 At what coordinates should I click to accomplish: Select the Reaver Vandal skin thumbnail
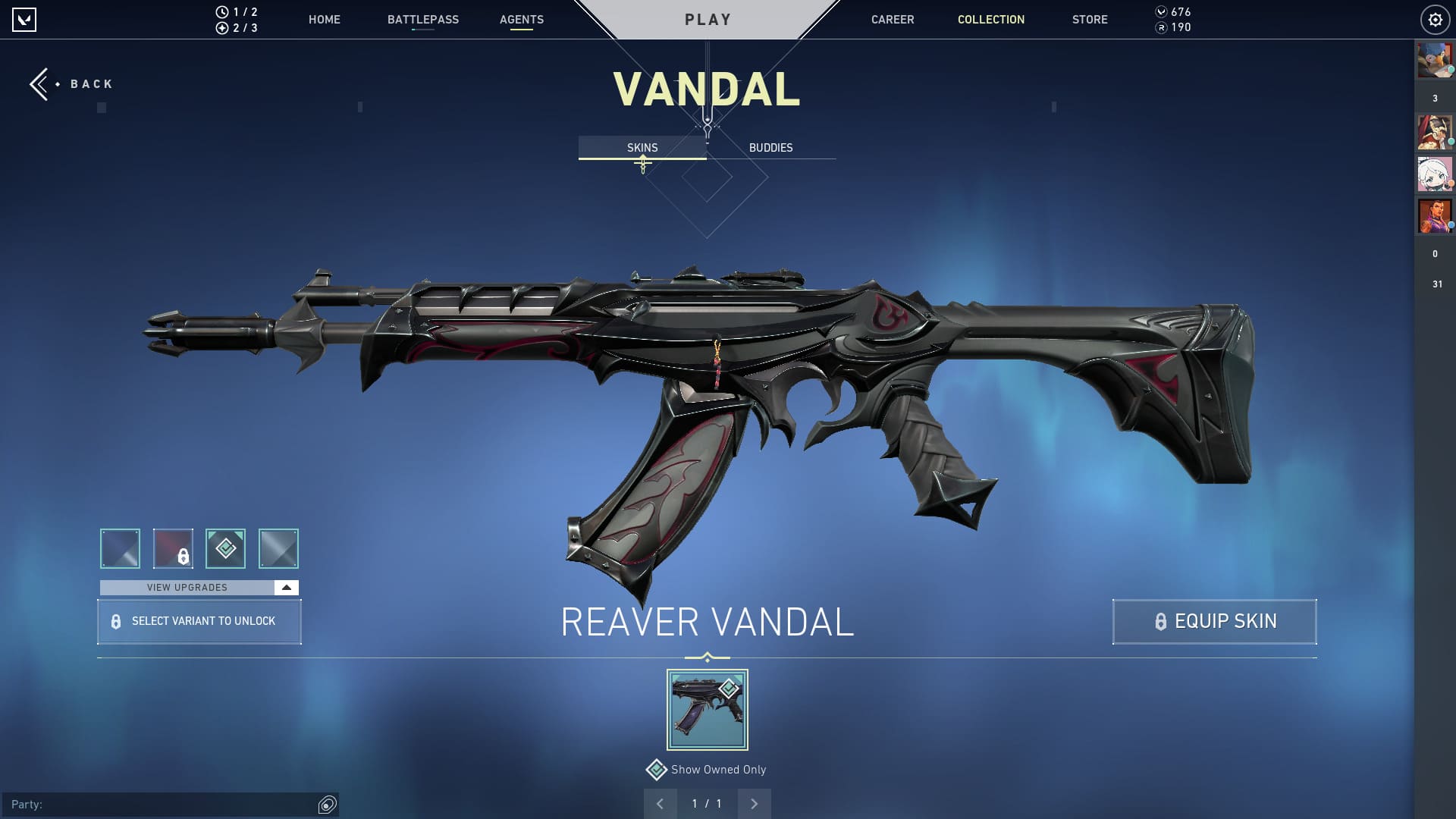[707, 709]
